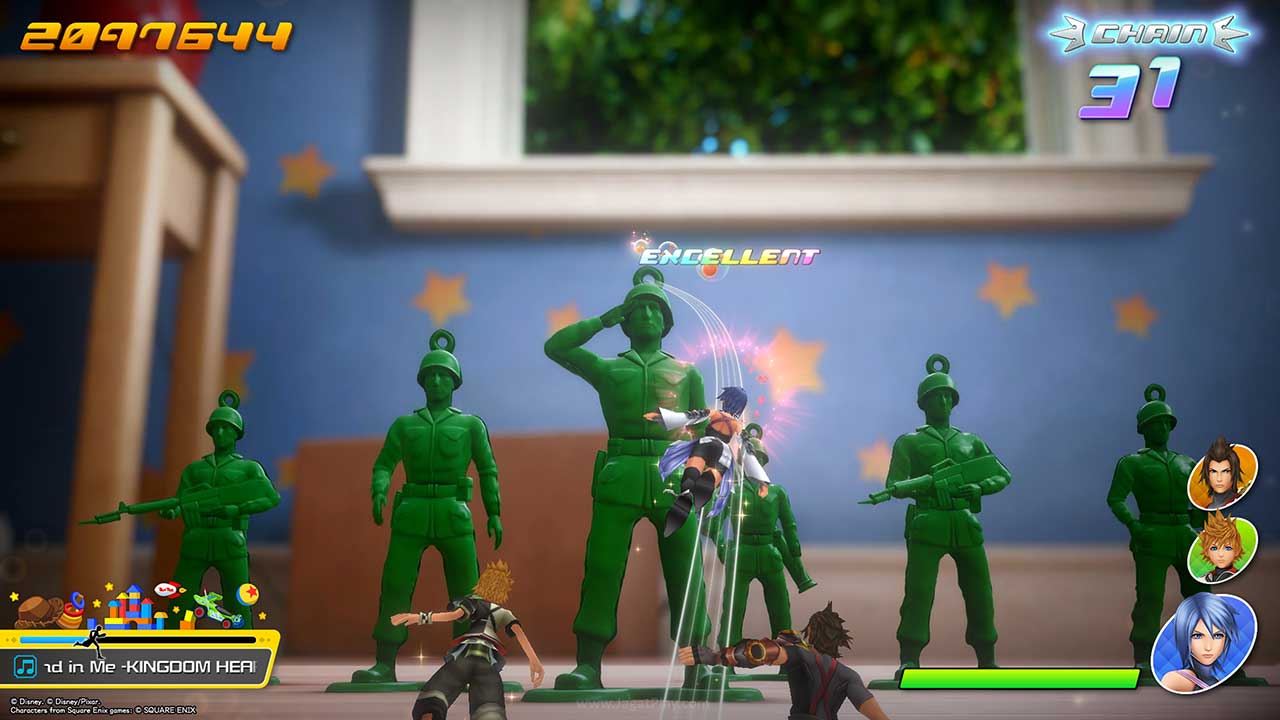Open the CHAIN counter panel

pos(1147,32)
